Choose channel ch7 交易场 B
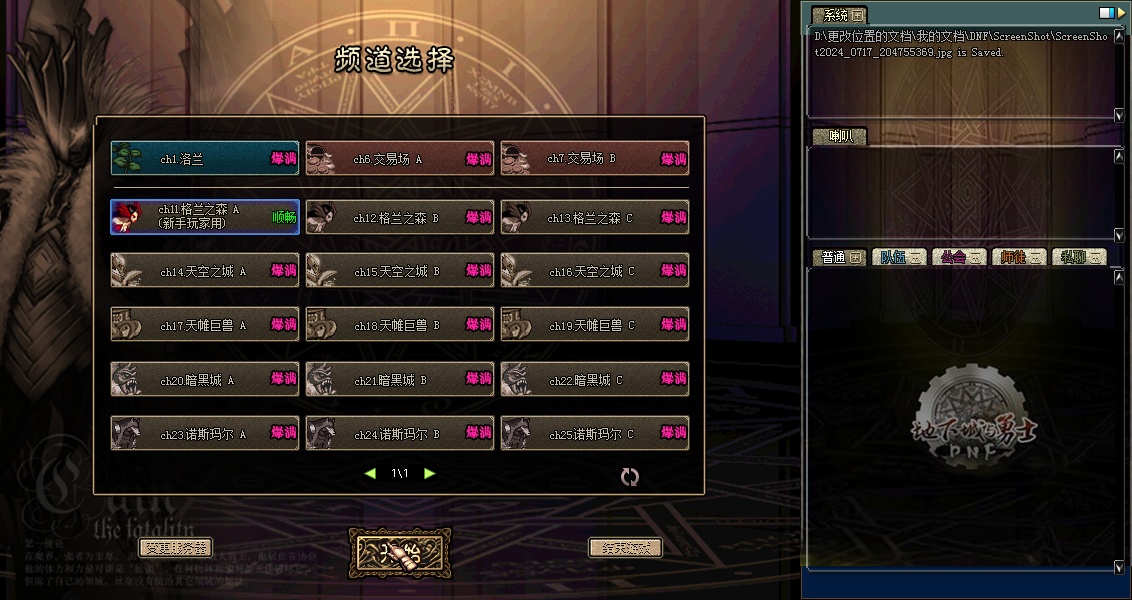This screenshot has width=1132, height=600. (594, 159)
